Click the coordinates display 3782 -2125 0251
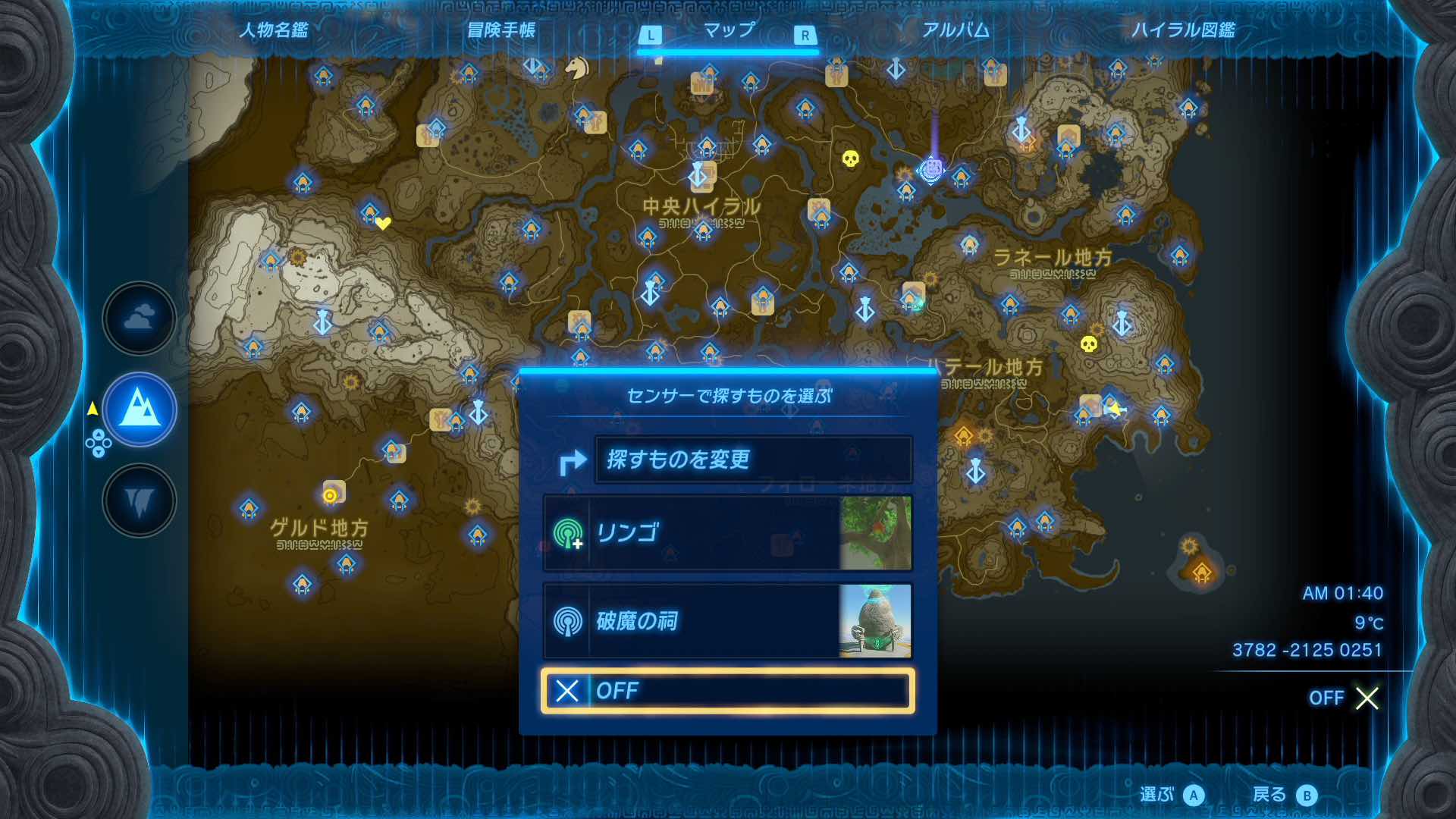The image size is (1456, 819). 1309,649
